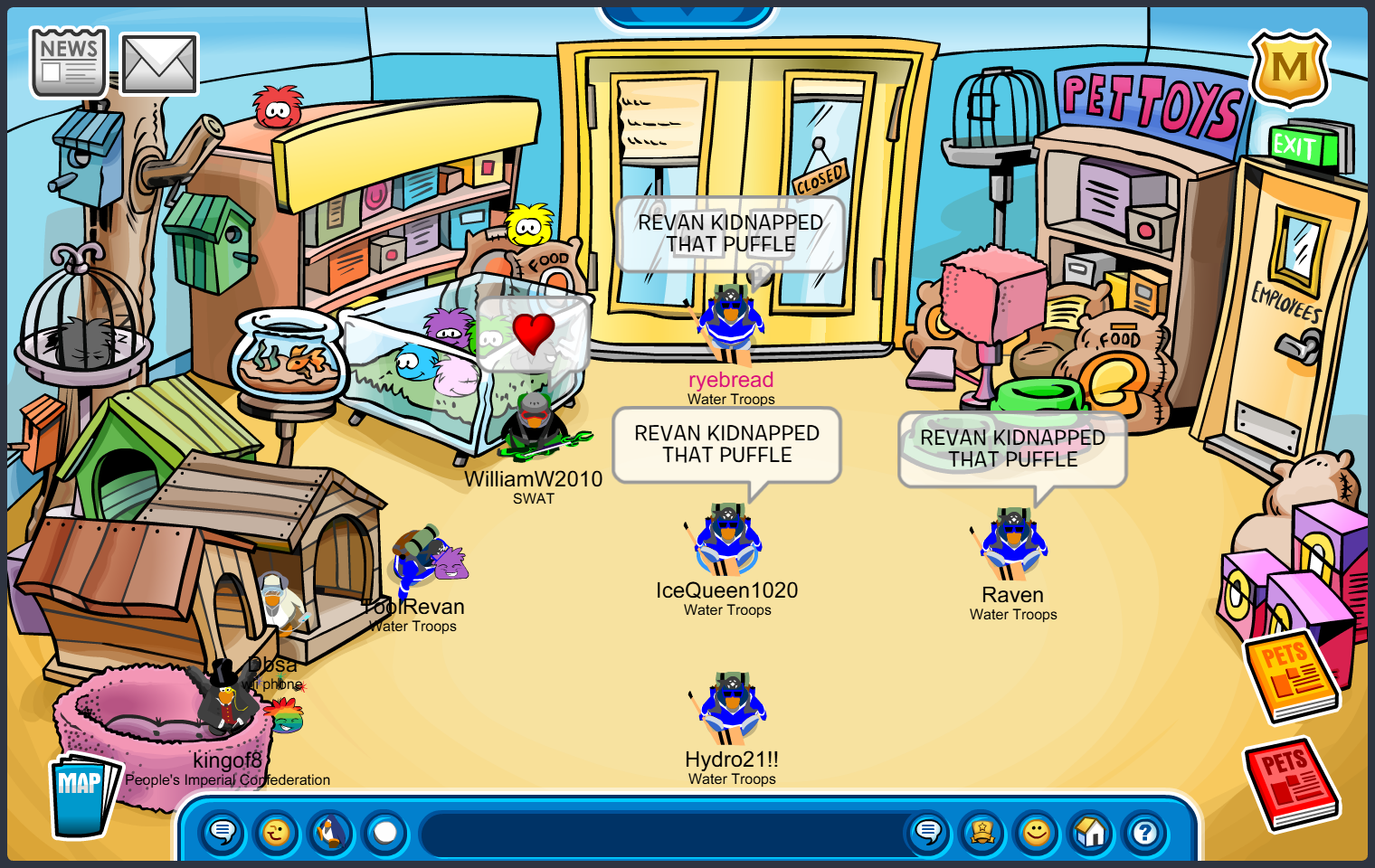Viewport: 1375px width, 868px height.
Task: Click the moderator M badge
Action: coord(1289,69)
